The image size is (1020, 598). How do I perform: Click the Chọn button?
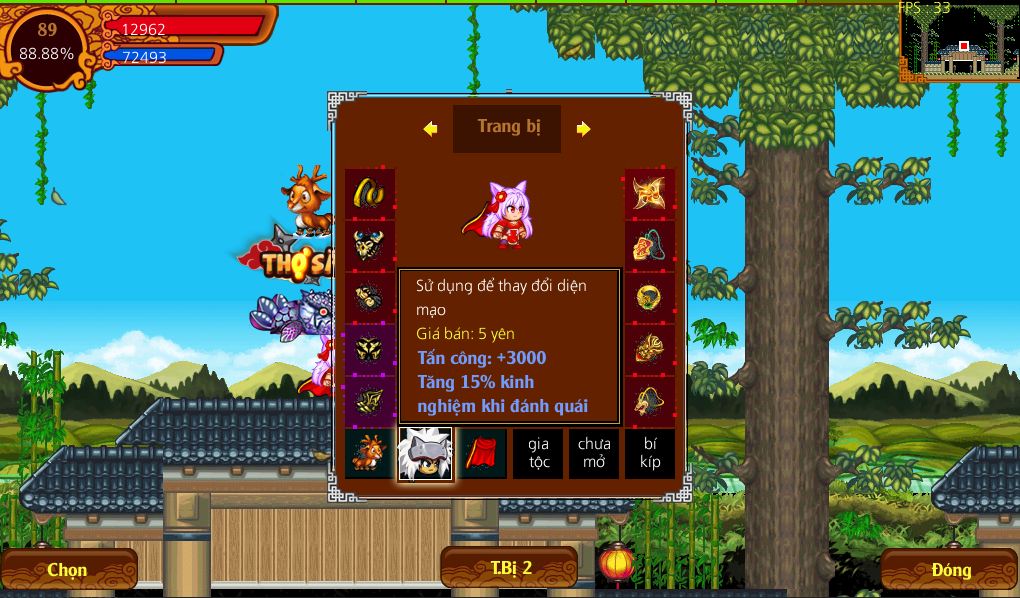[x=68, y=570]
